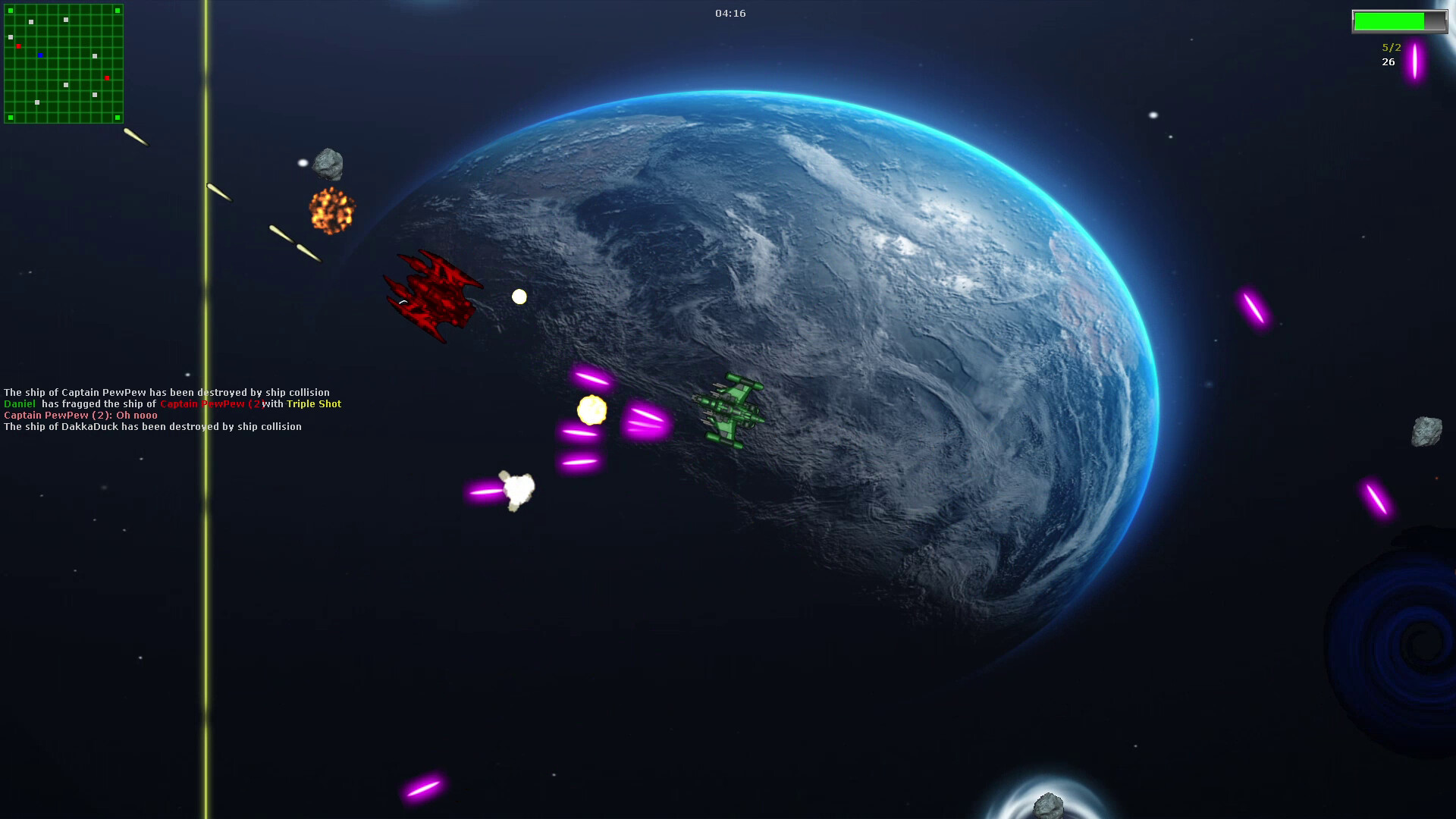Image resolution: width=1456 pixels, height=819 pixels.
Task: Click a green corner marker on the minimap
Action: click(10, 11)
